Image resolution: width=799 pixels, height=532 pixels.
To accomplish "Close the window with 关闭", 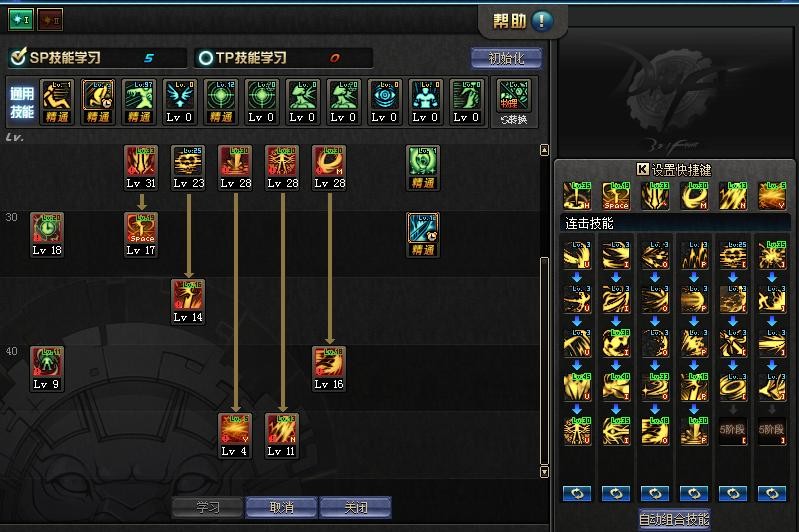I will pos(355,507).
